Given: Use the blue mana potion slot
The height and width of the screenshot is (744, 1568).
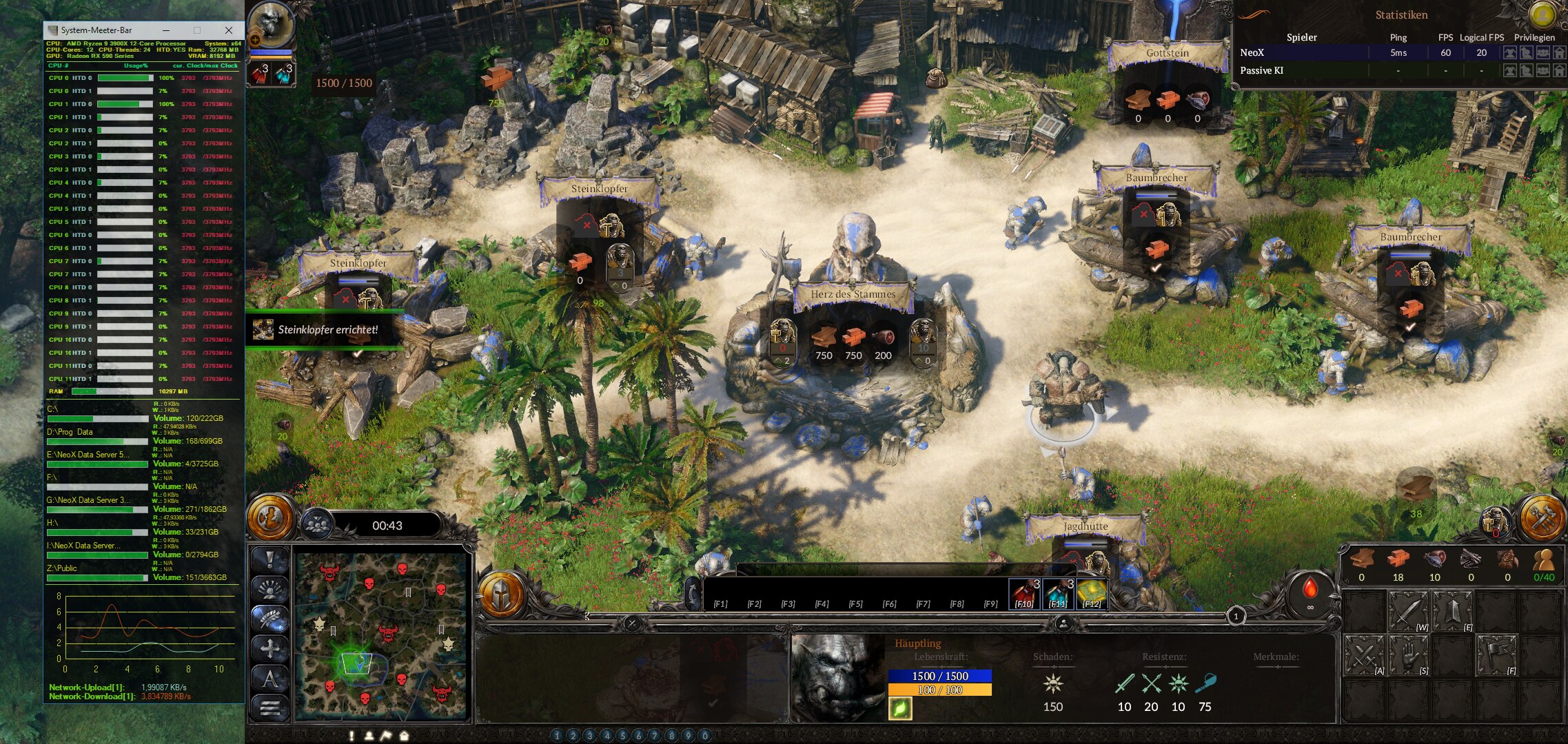Looking at the screenshot, I should 1058,594.
